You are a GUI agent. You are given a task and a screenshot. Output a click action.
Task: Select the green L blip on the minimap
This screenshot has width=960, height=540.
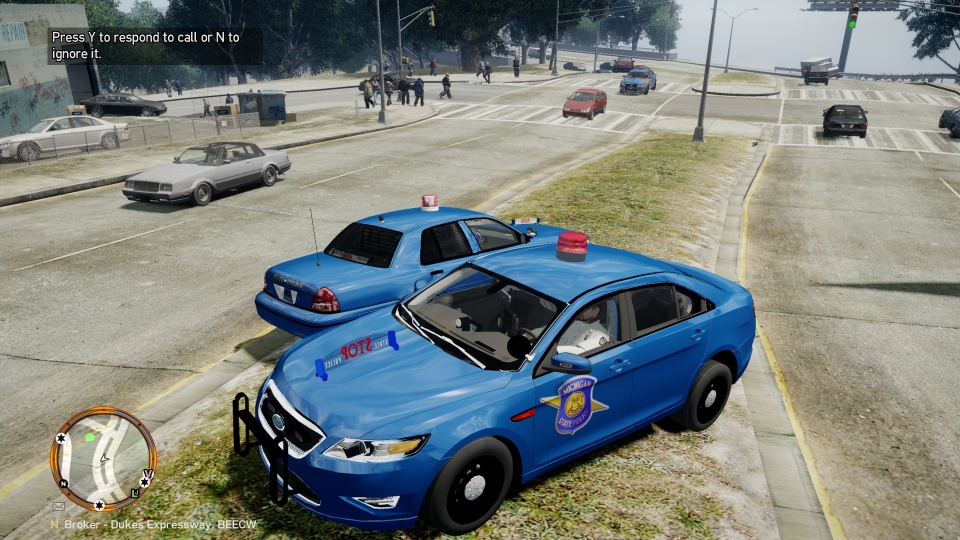pos(136,494)
